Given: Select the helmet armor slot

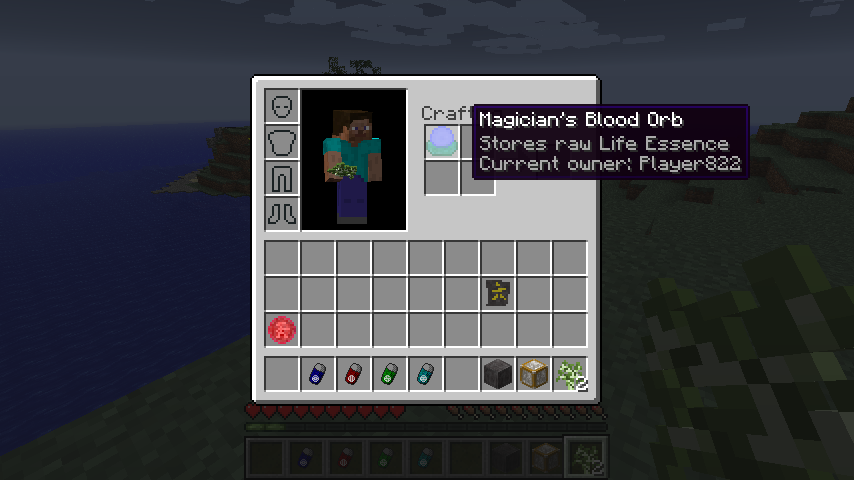Looking at the screenshot, I should tap(282, 105).
